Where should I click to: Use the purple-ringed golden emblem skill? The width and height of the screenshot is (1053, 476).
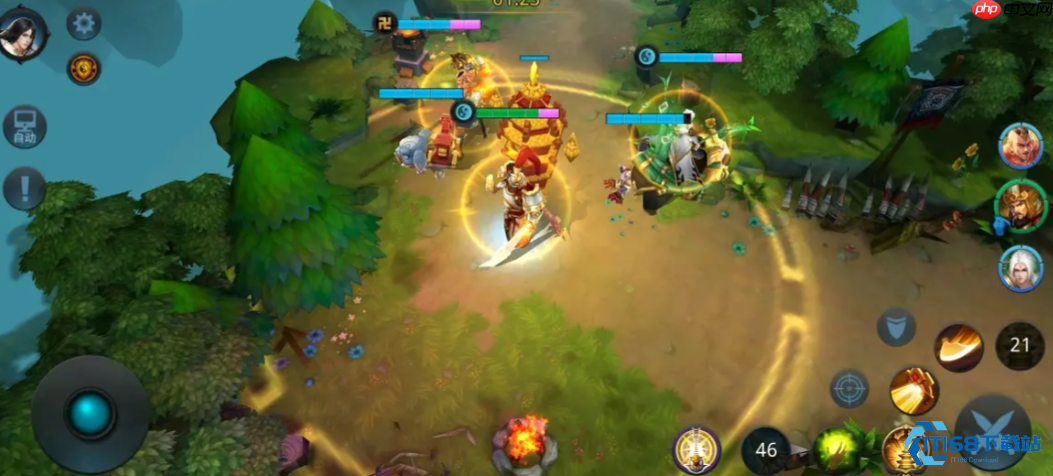pyautogui.click(x=696, y=449)
